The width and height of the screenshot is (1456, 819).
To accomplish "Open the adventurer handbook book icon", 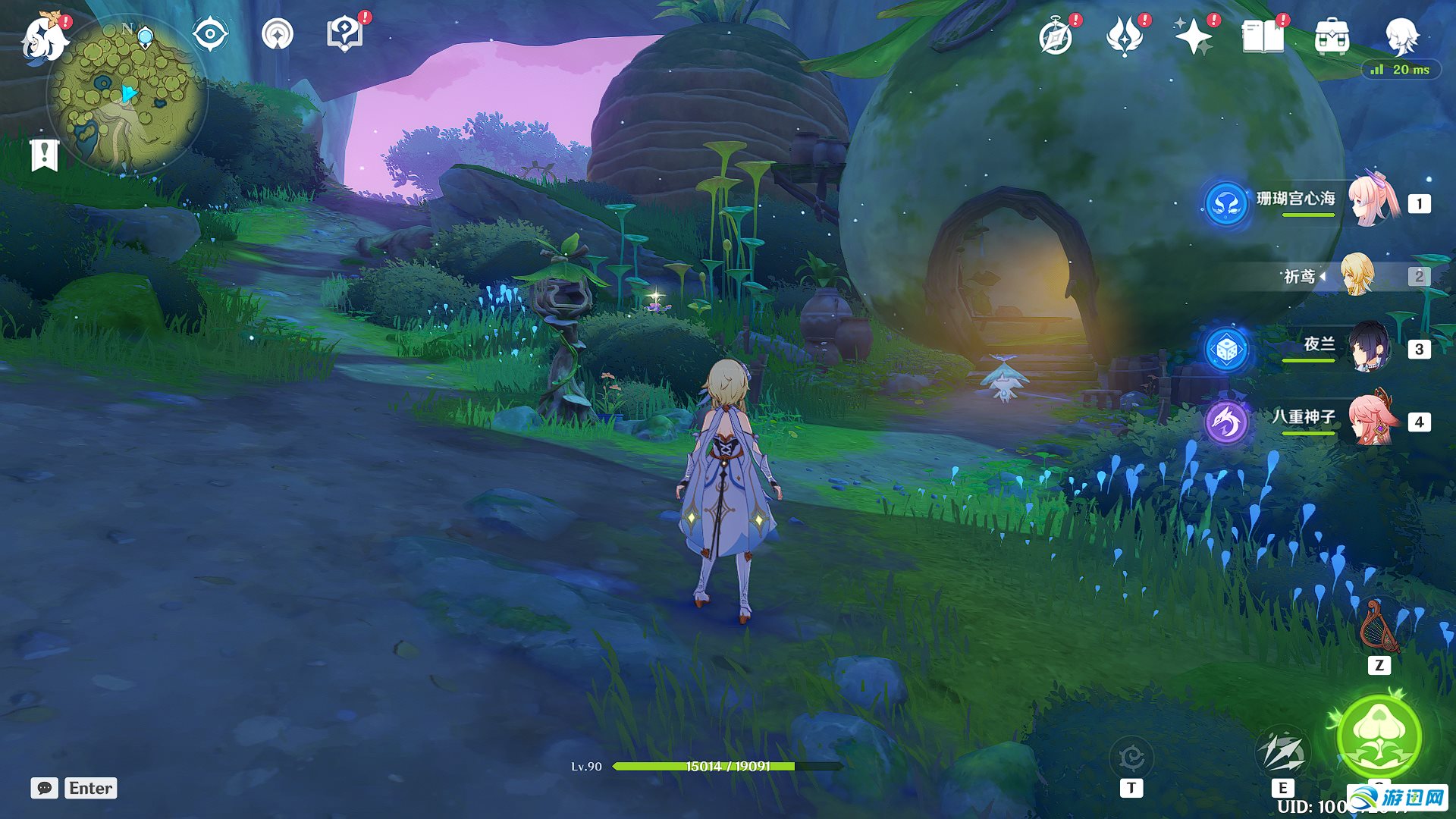I will click(x=1263, y=36).
